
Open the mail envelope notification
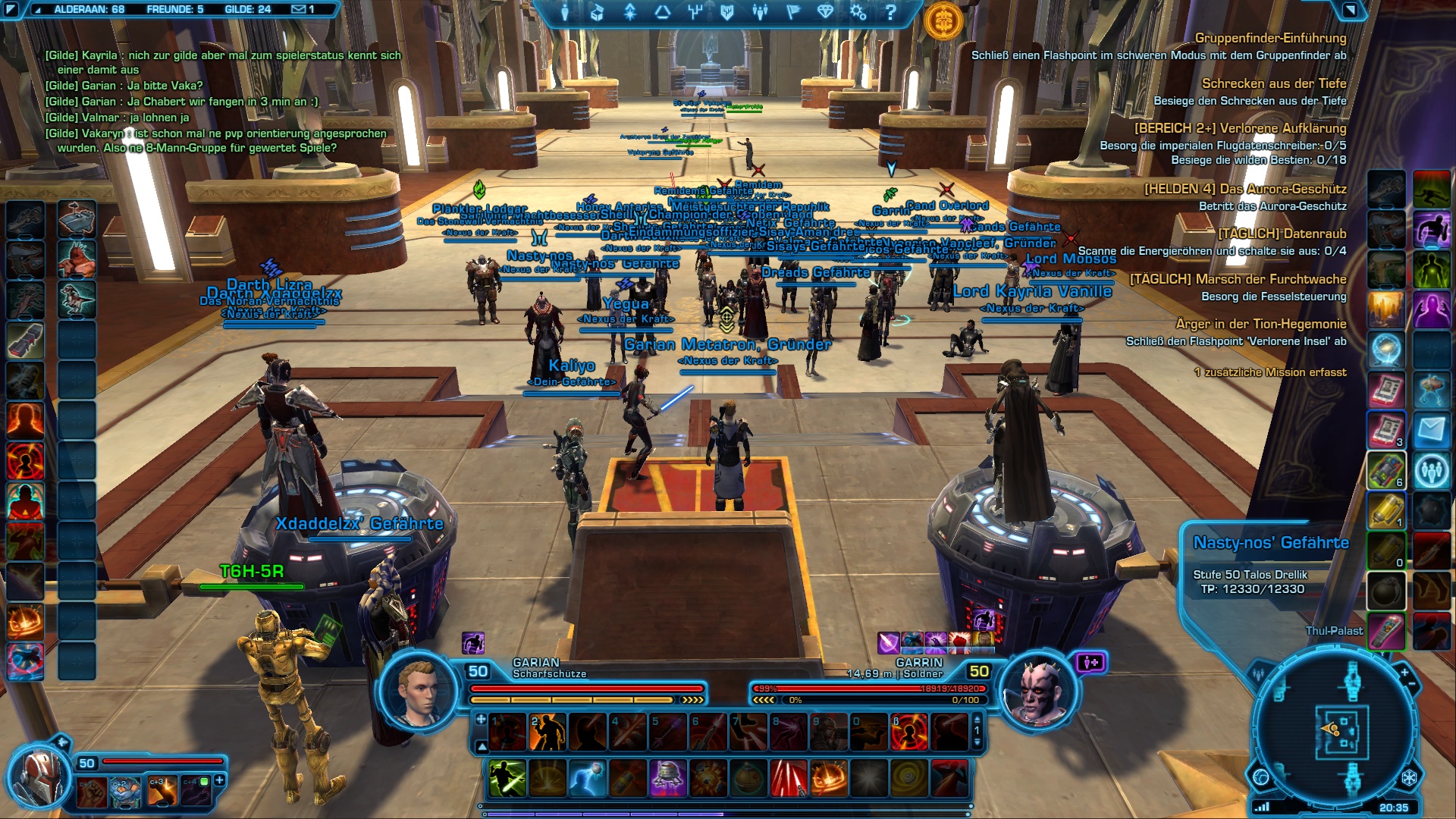pyautogui.click(x=303, y=9)
